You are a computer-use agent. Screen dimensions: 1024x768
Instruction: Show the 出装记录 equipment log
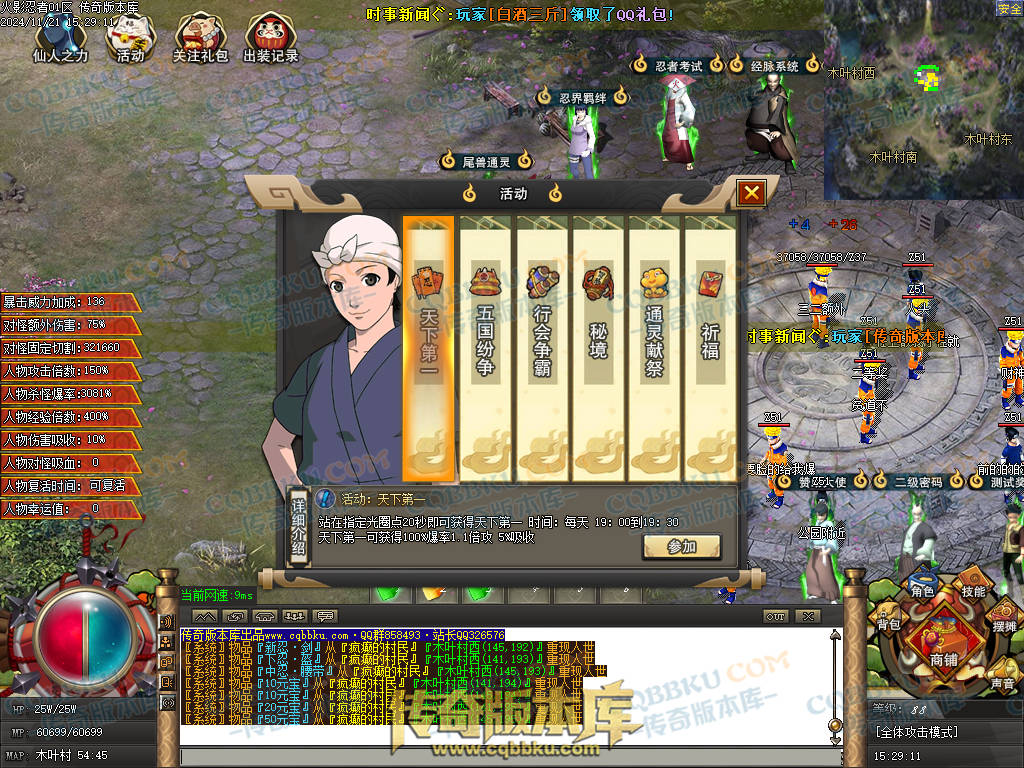[x=271, y=38]
